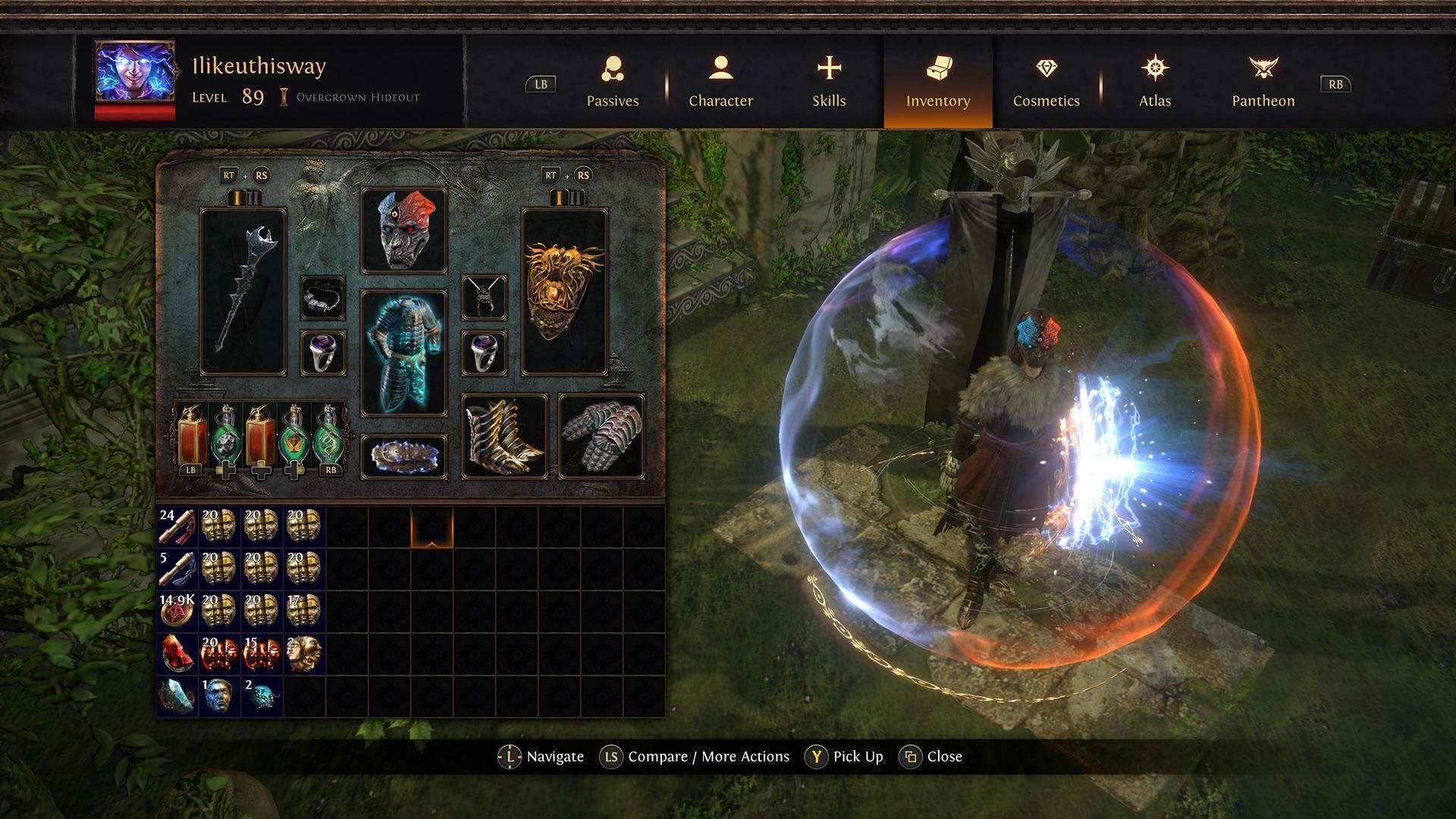Select the equipped belt slot
Viewport: 1456px width, 819px height.
[x=403, y=457]
